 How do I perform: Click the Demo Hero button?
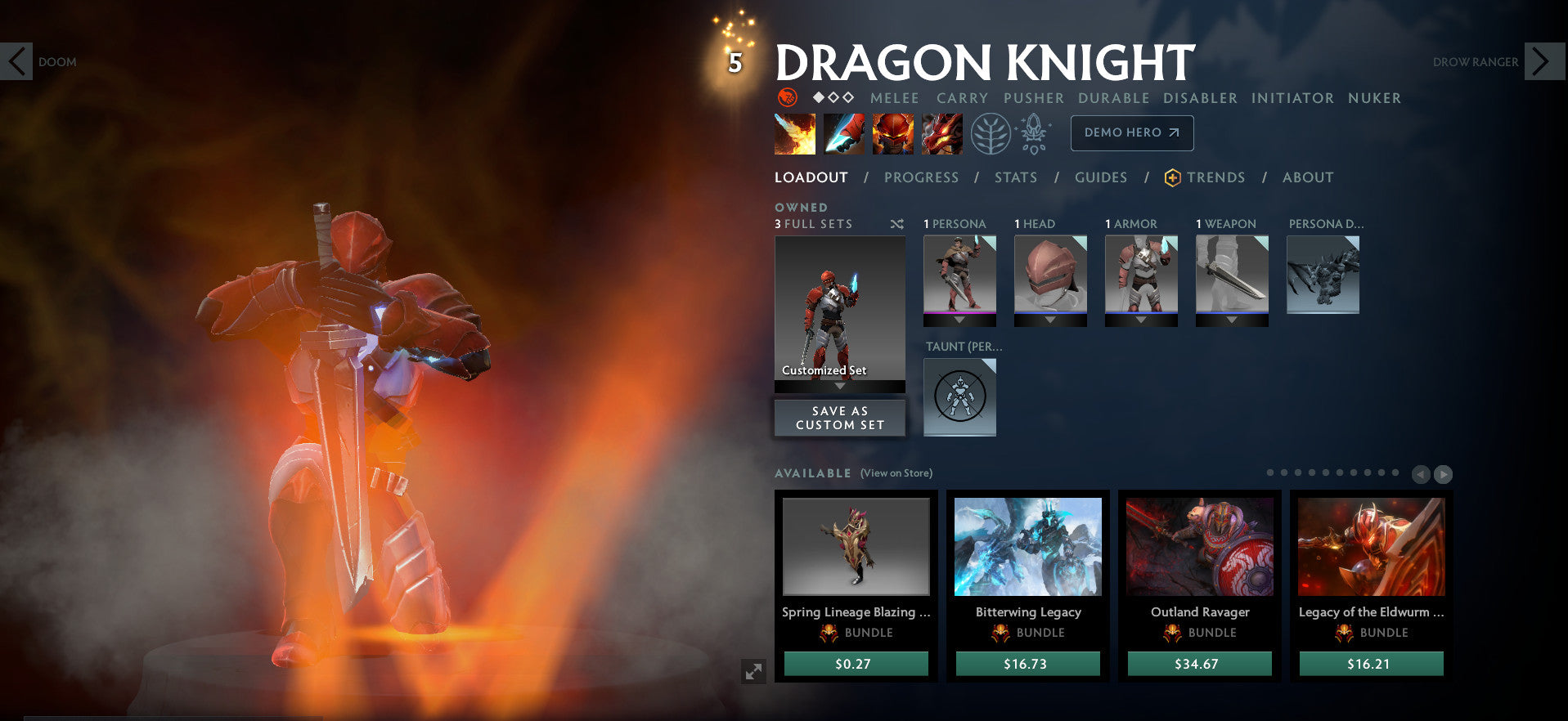tap(1131, 132)
